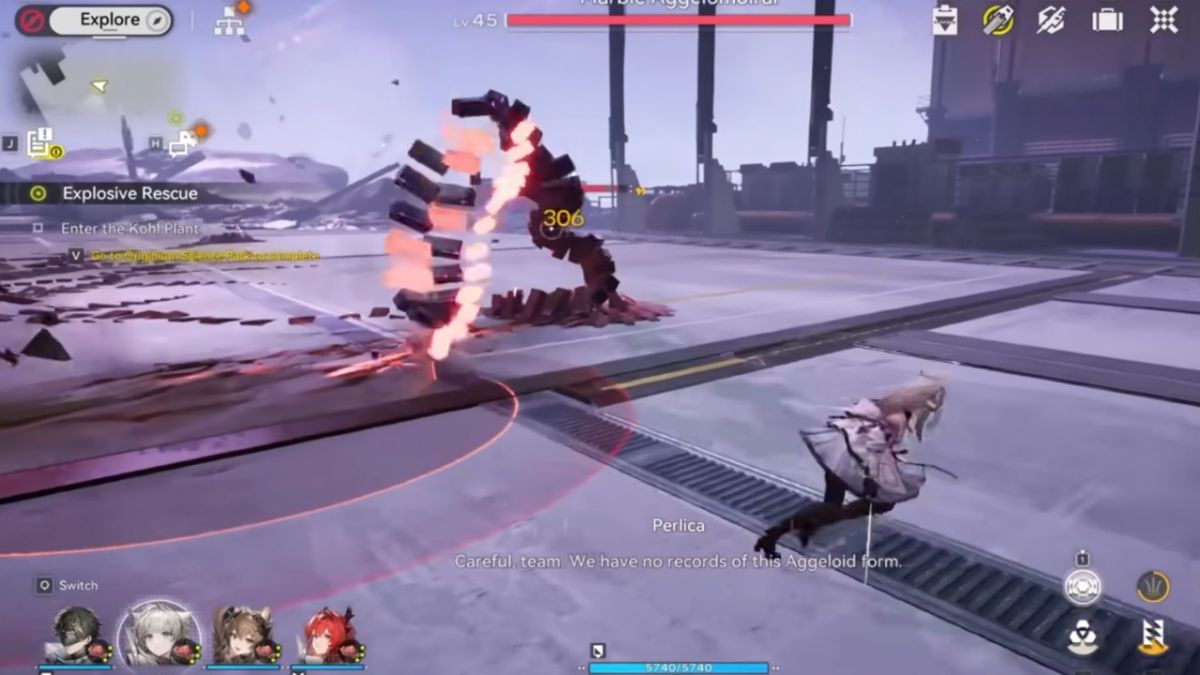This screenshot has height=675, width=1200.
Task: Open the hierarchy tree icon with orange notification
Action: coord(230,21)
